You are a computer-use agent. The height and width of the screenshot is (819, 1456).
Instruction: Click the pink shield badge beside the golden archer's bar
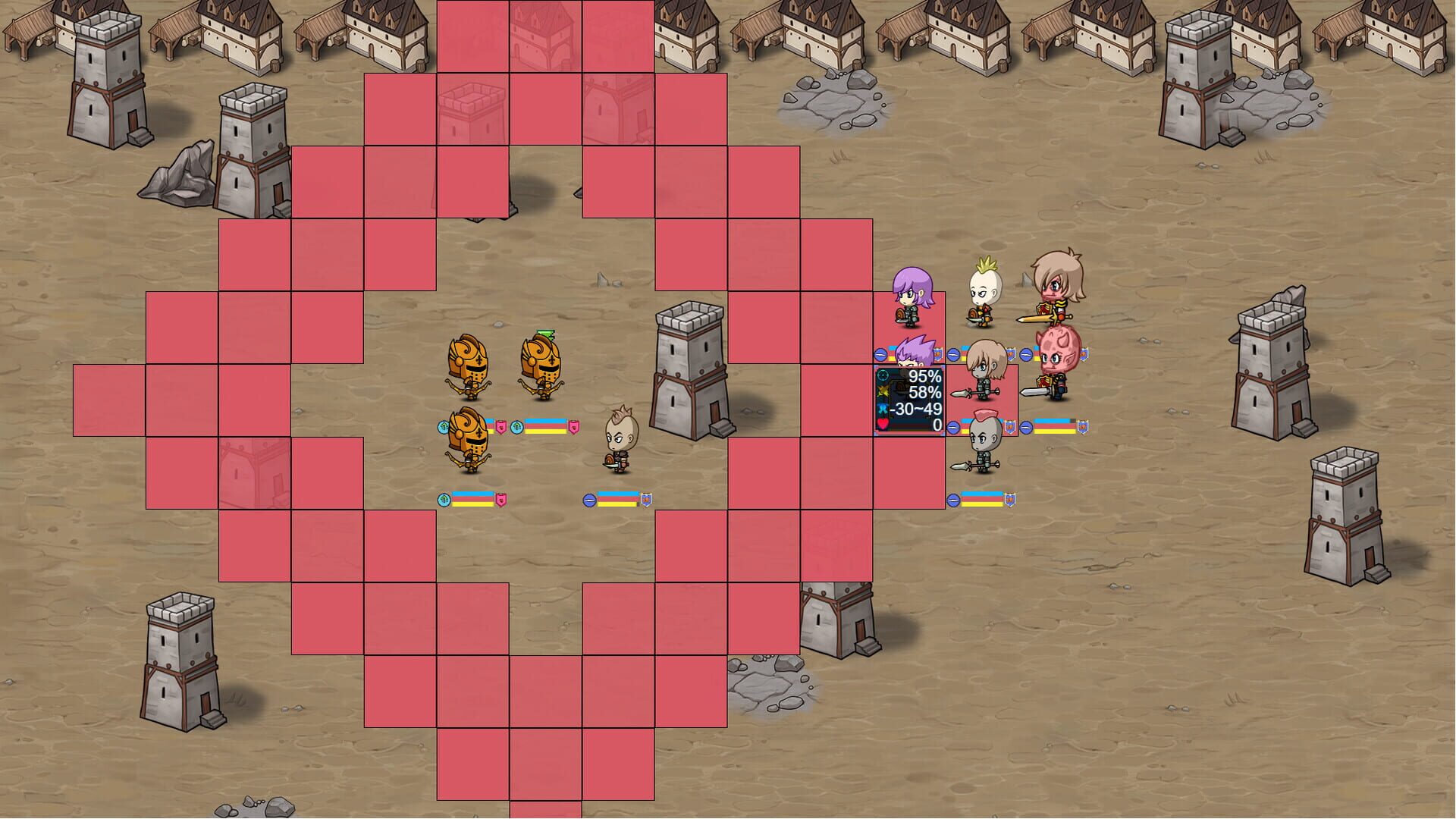pos(500,428)
